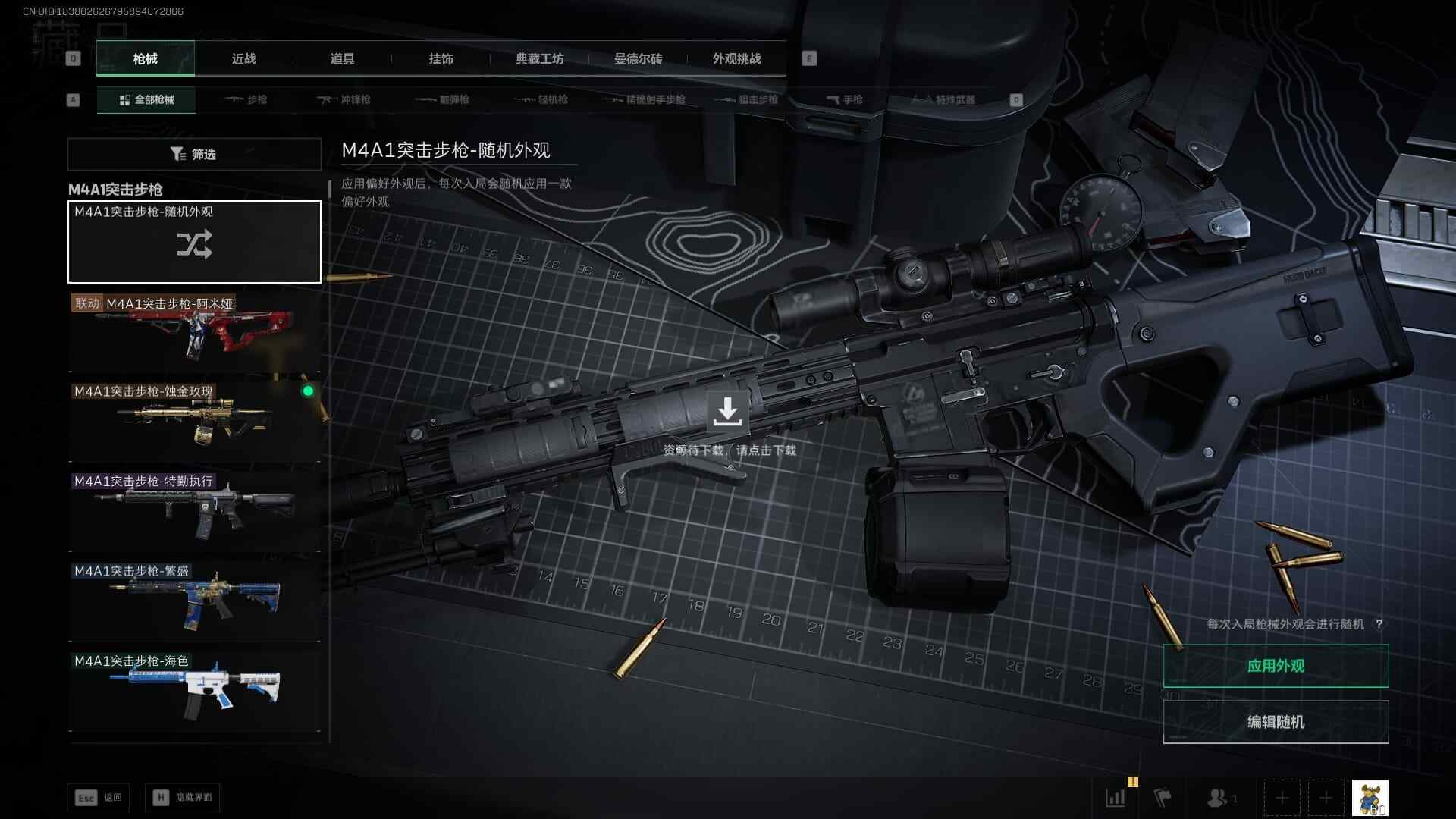Open the 曼德尔砖 tab
1456x819 pixels.
638,59
